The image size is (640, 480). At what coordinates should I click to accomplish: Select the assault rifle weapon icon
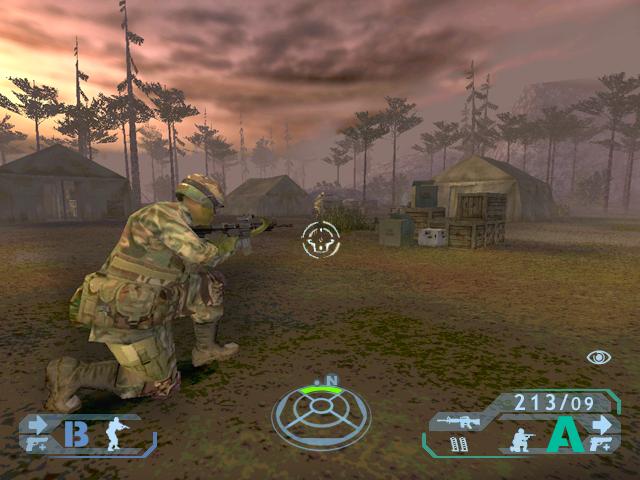[x=457, y=422]
